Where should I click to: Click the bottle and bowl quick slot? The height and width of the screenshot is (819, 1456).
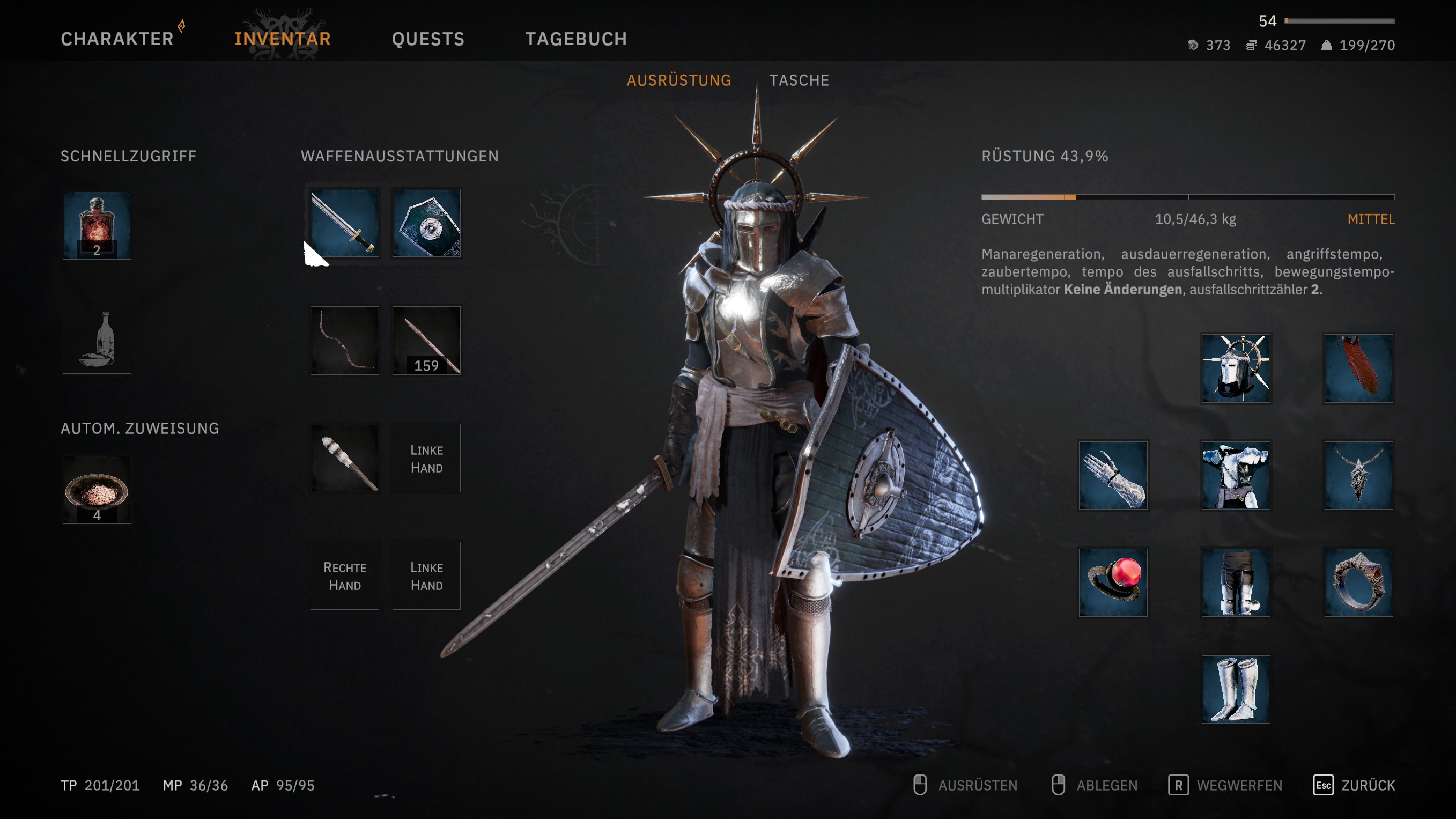[97, 340]
